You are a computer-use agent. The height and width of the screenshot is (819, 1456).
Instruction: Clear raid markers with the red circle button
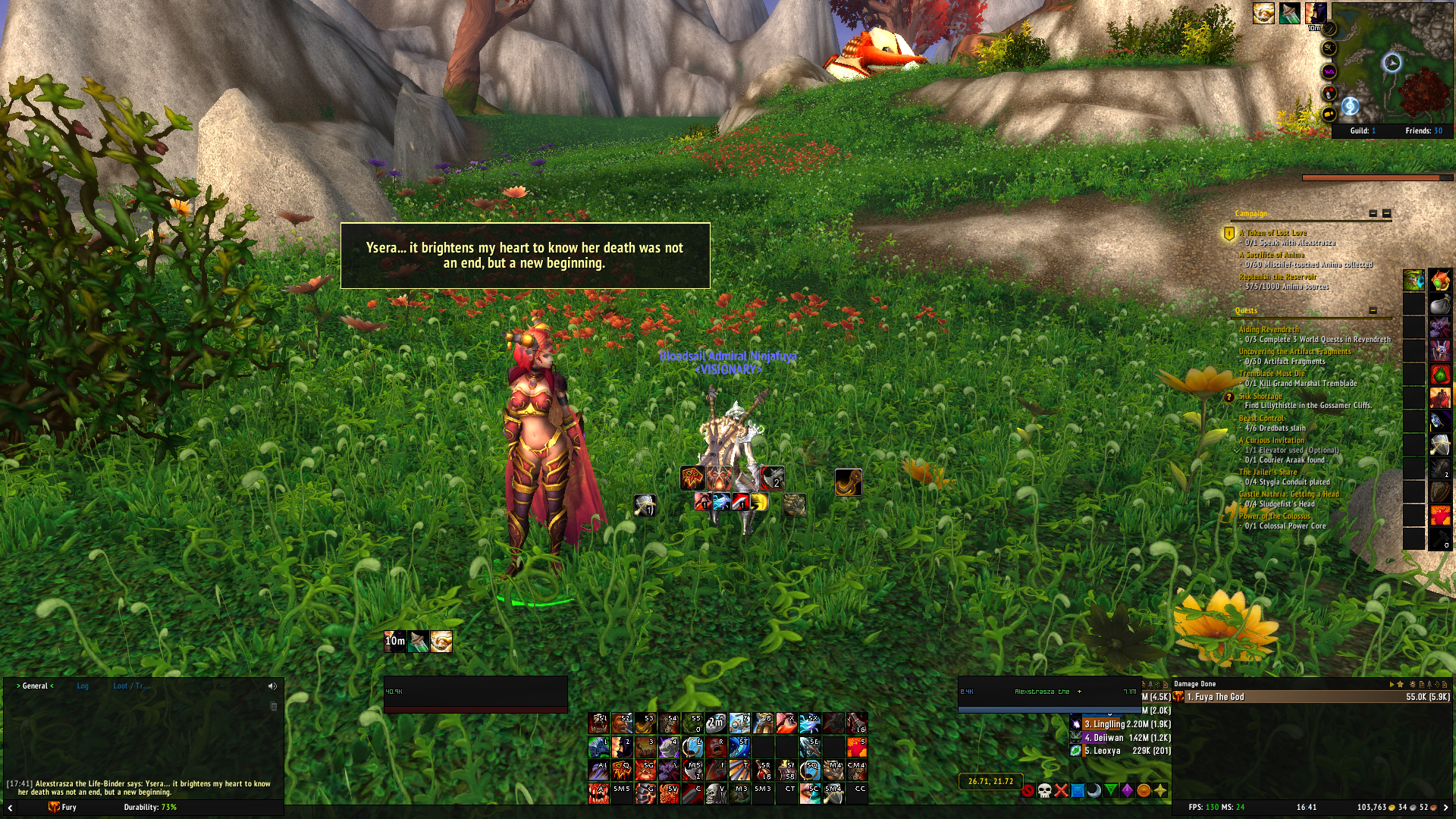click(1028, 791)
